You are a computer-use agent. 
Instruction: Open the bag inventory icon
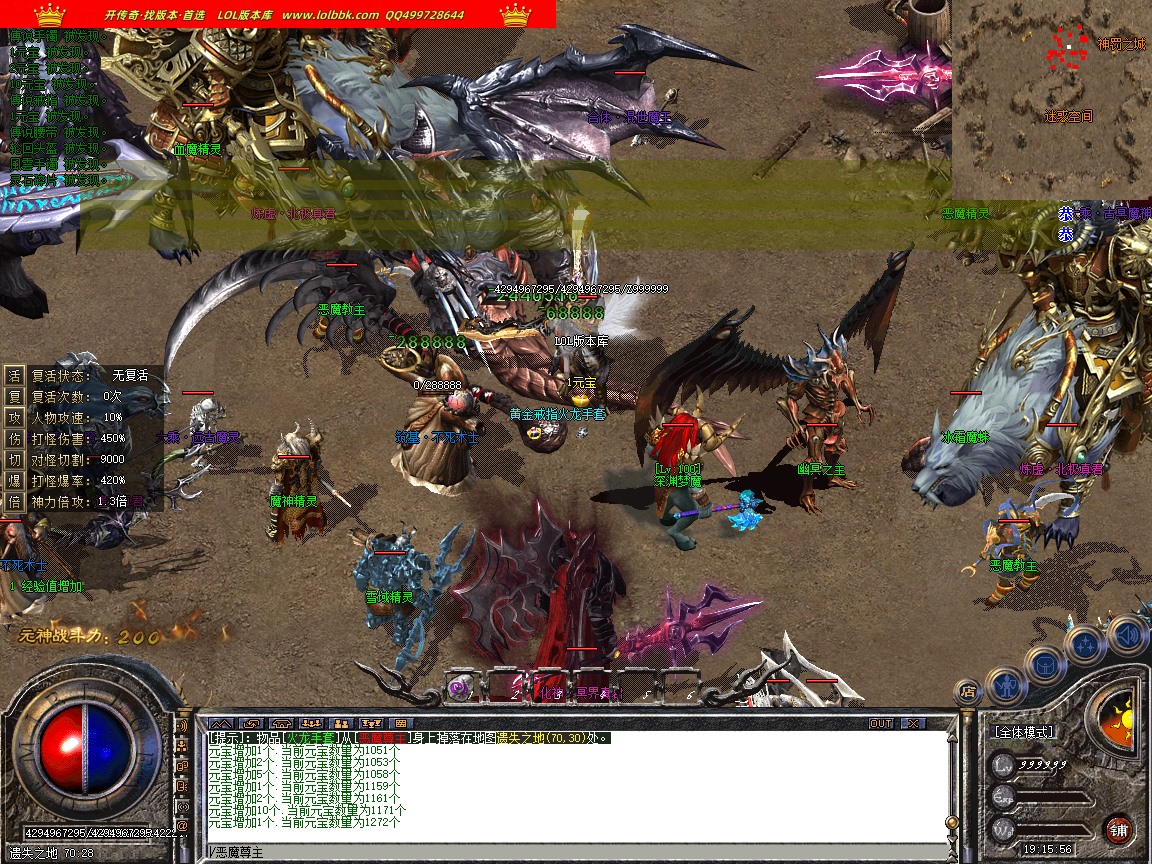pos(1043,663)
